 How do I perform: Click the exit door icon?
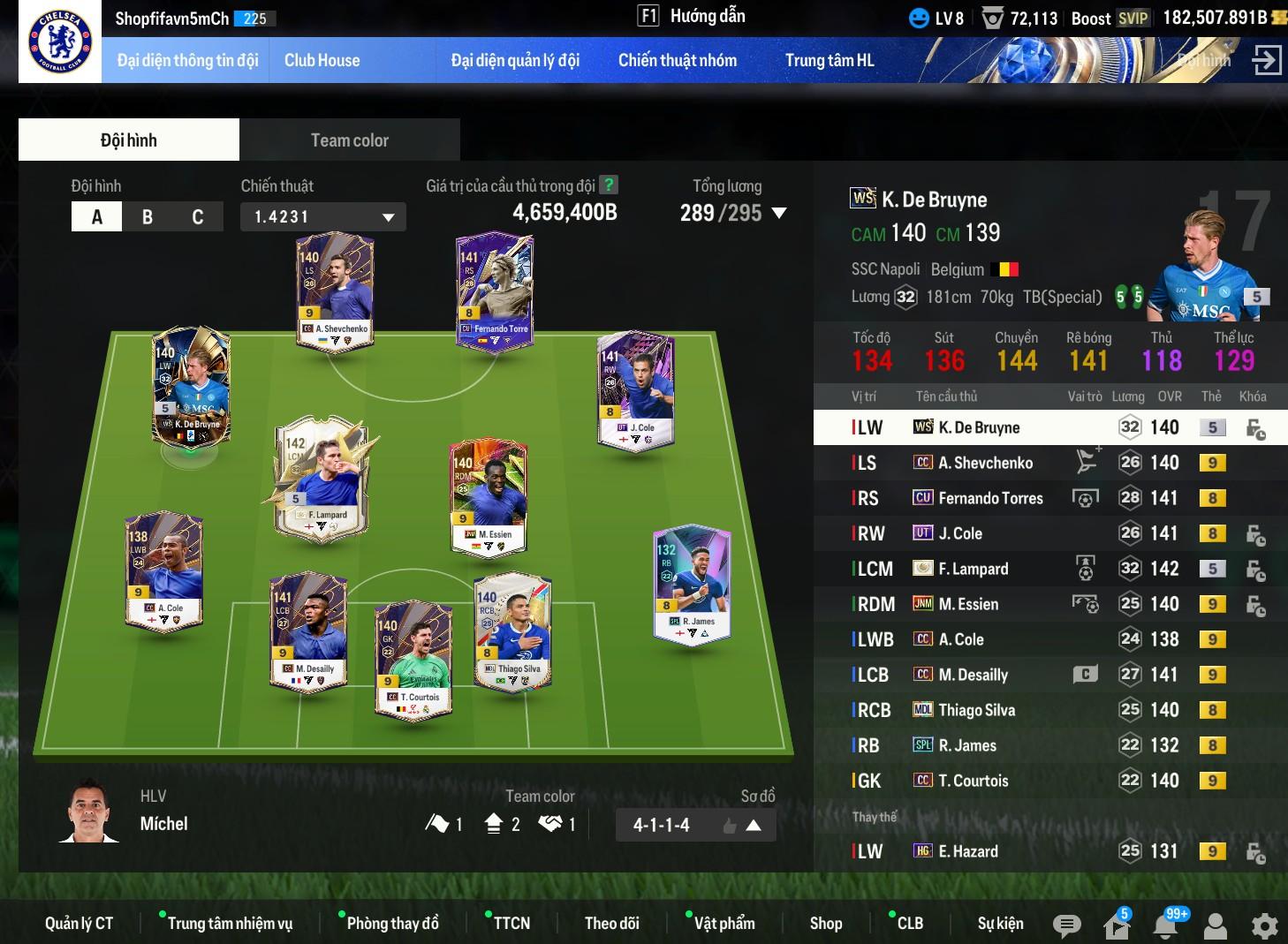tap(1266, 61)
